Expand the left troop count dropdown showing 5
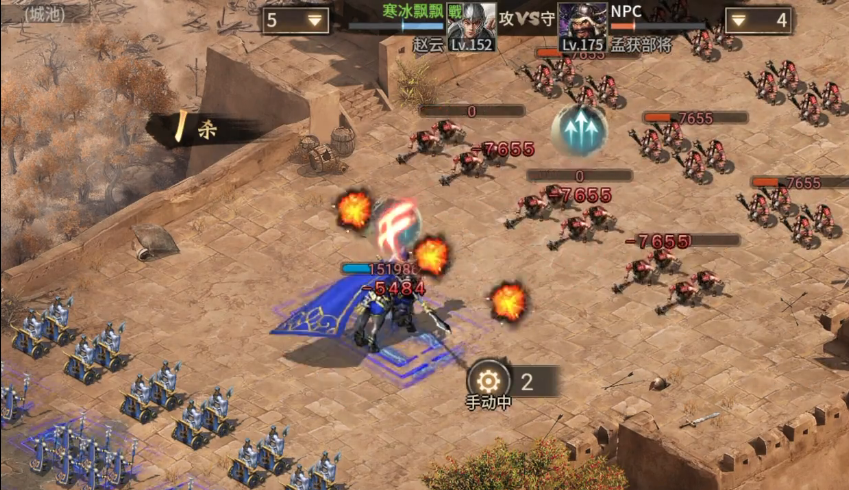The height and width of the screenshot is (490, 849). point(316,20)
